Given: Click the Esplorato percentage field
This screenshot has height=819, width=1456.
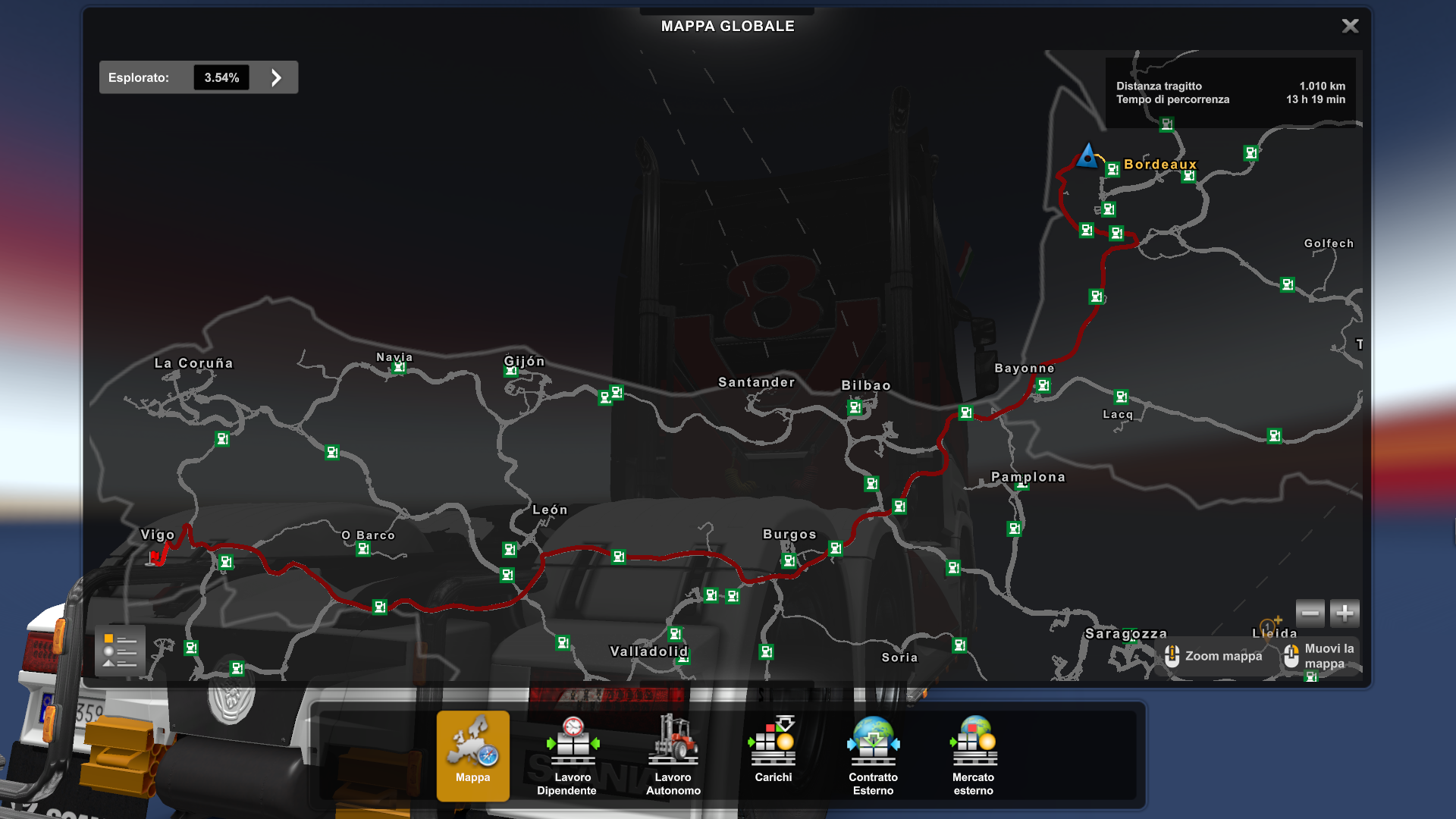Looking at the screenshot, I should [x=221, y=77].
